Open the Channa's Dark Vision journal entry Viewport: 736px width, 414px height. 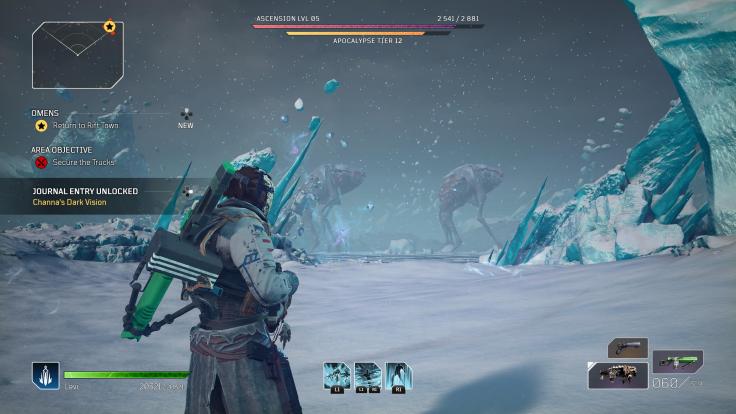click(x=69, y=202)
